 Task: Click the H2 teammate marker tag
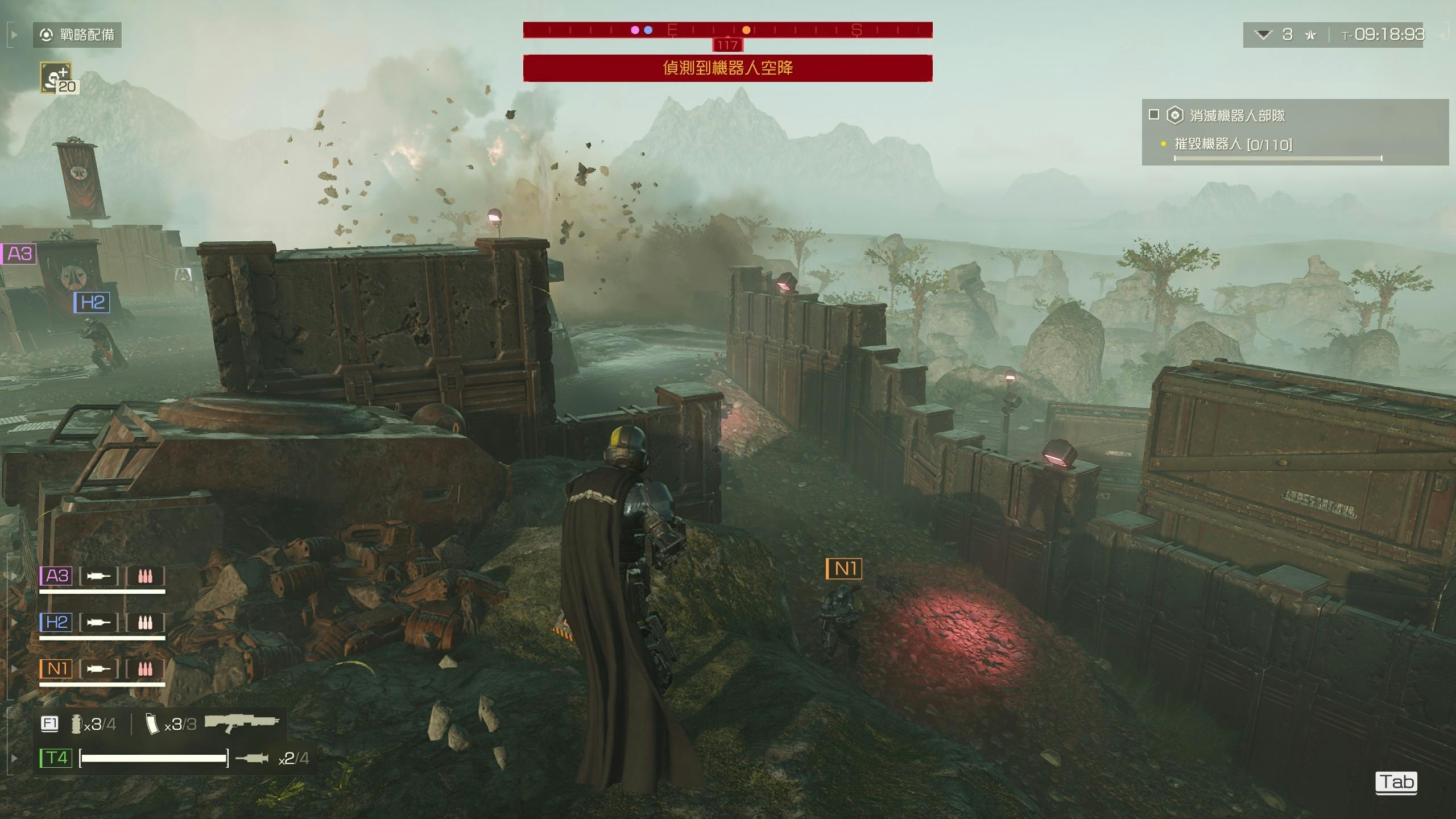click(x=92, y=302)
